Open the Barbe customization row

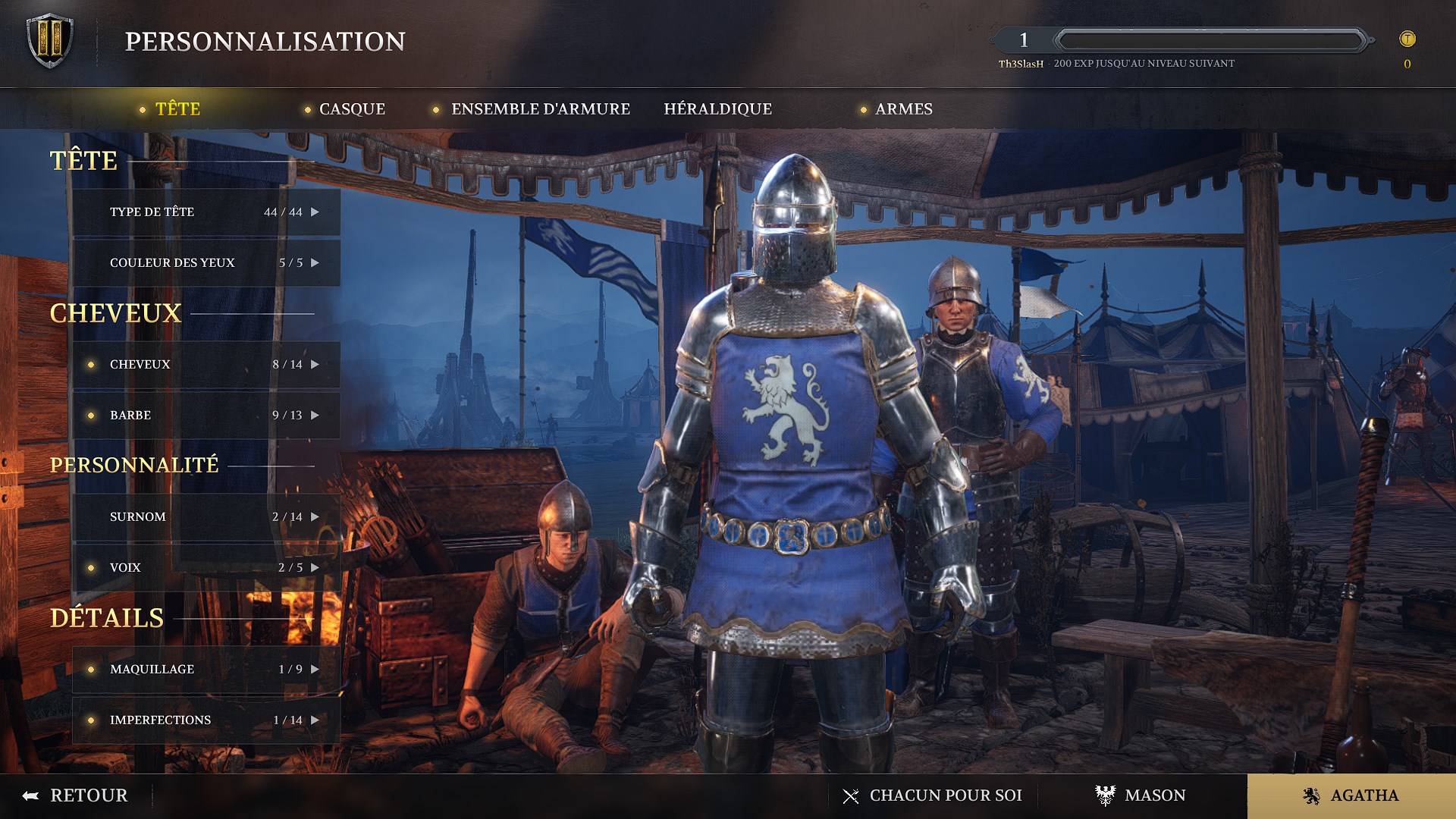(206, 416)
